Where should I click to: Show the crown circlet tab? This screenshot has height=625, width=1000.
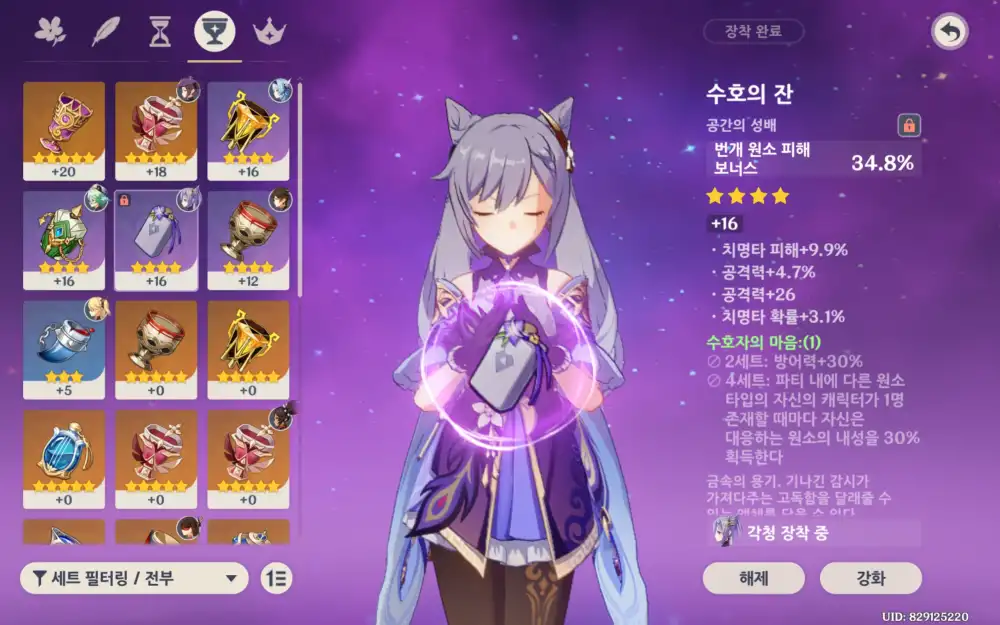(x=268, y=32)
